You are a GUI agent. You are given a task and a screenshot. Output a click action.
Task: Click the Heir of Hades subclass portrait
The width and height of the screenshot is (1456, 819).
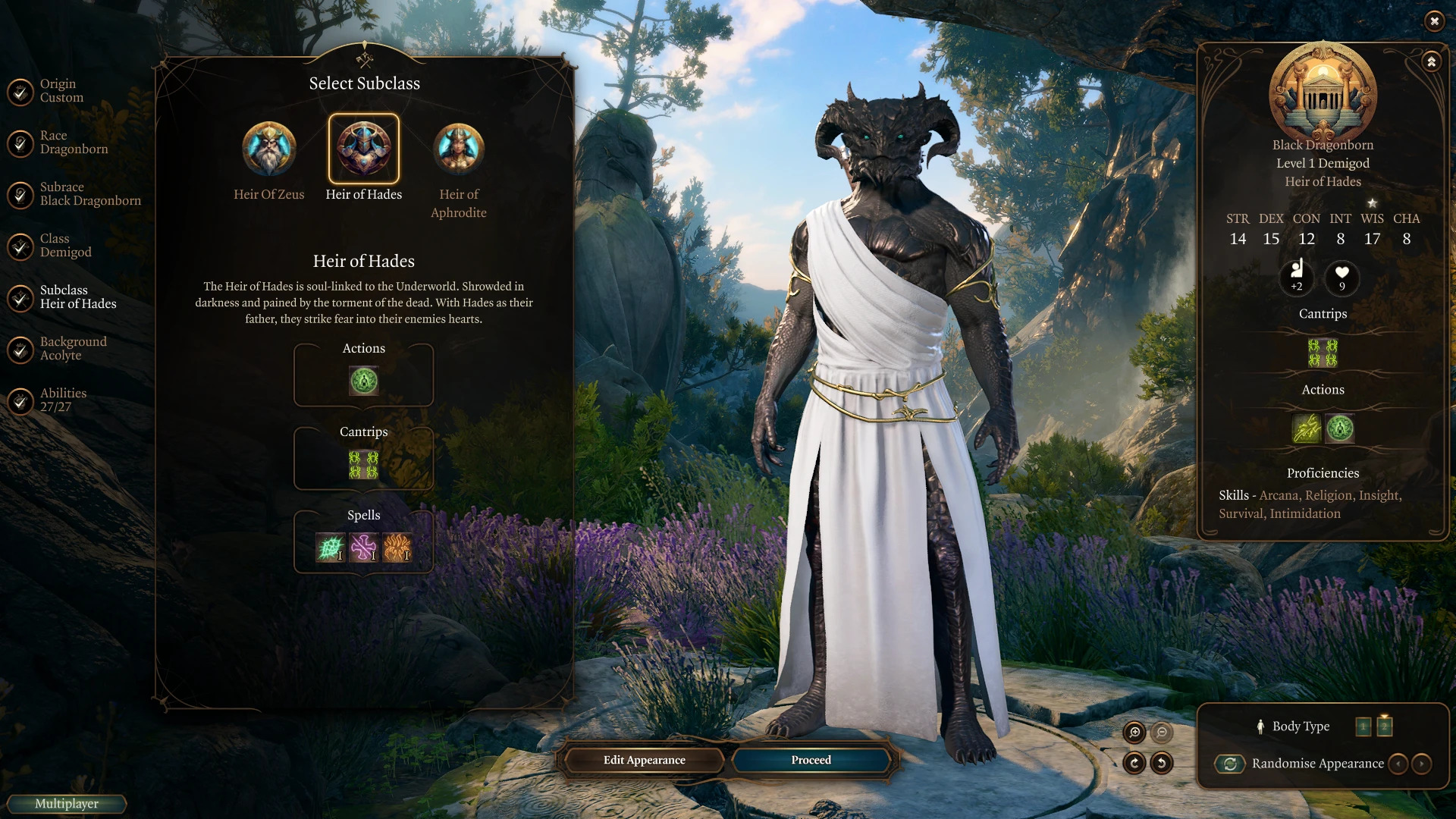[364, 149]
